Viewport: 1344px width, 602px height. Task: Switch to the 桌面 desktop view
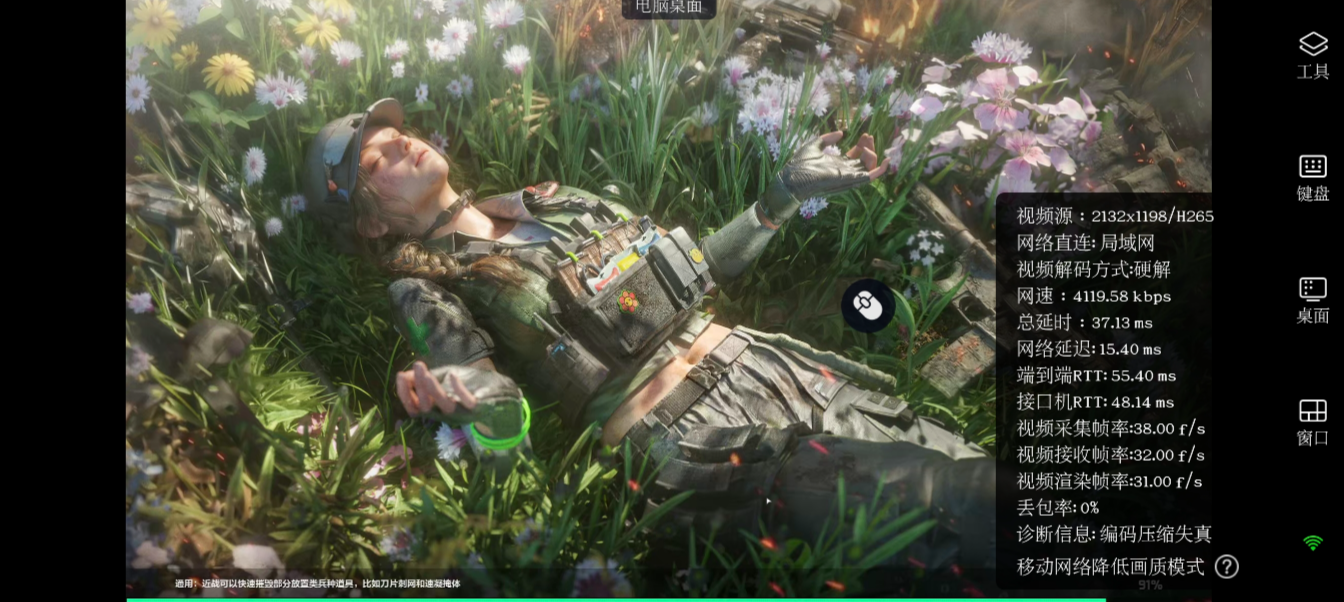[x=1312, y=300]
